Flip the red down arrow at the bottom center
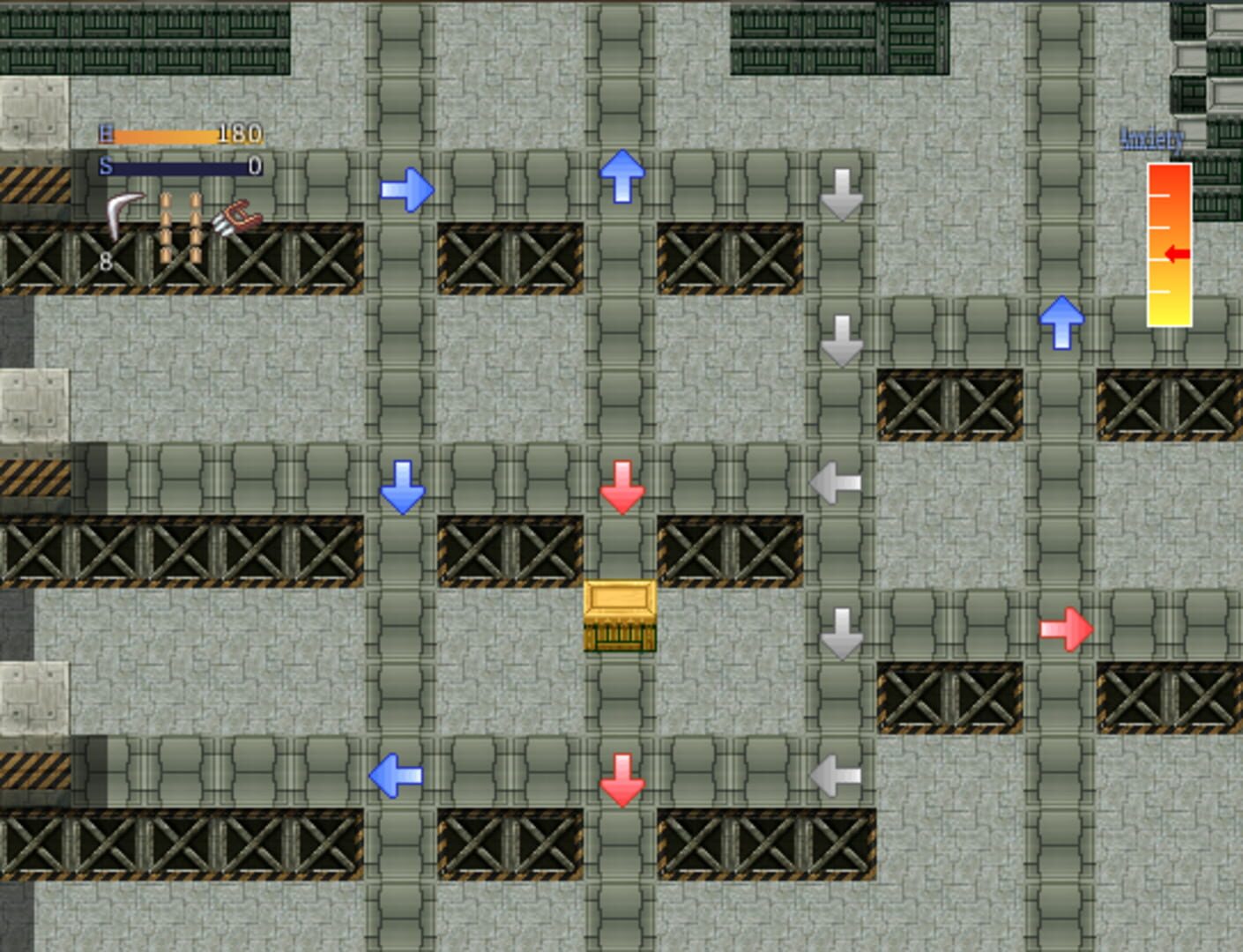This screenshot has width=1243, height=952. [x=623, y=779]
